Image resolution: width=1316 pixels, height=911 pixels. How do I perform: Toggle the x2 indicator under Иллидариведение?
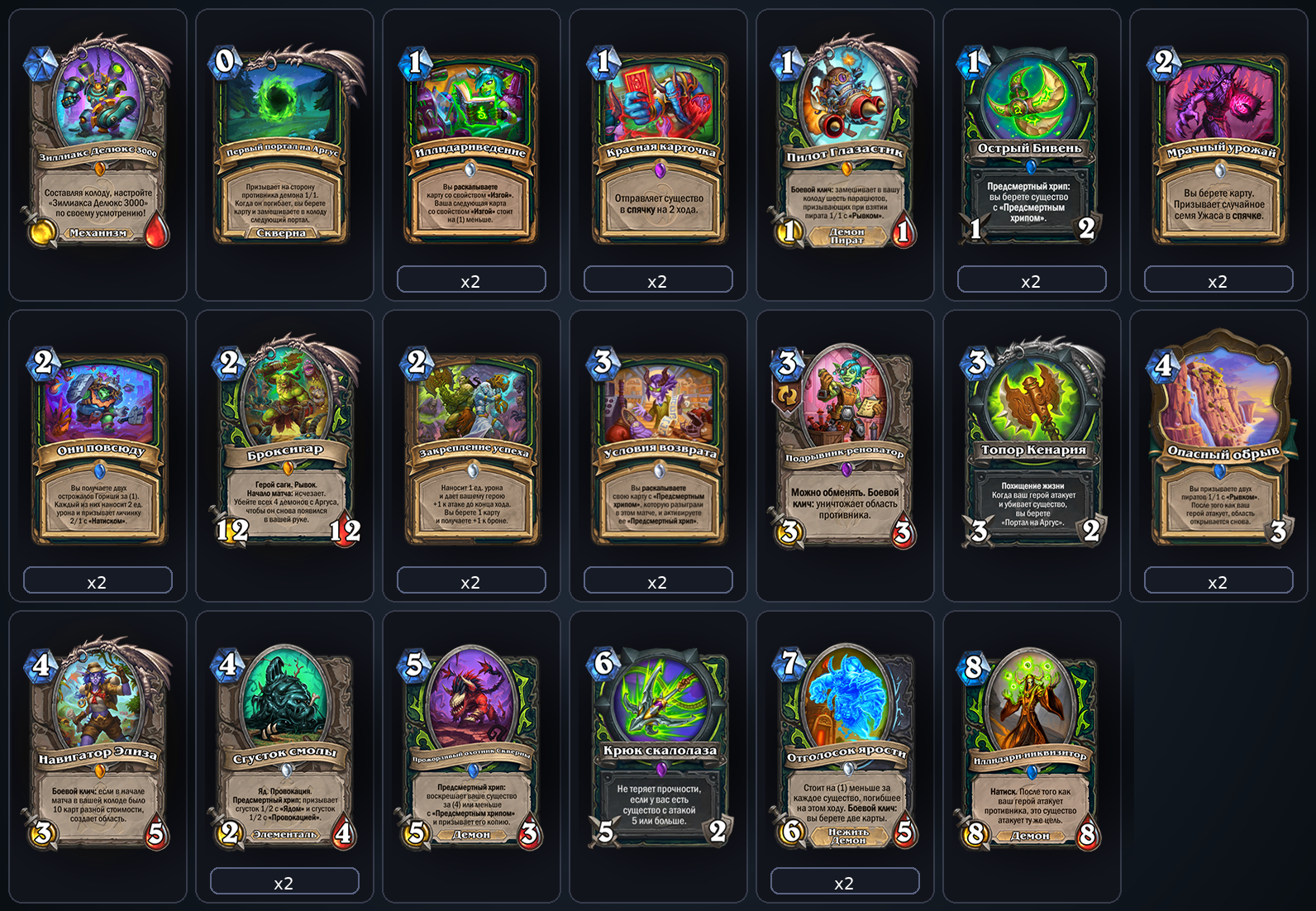coord(470,280)
